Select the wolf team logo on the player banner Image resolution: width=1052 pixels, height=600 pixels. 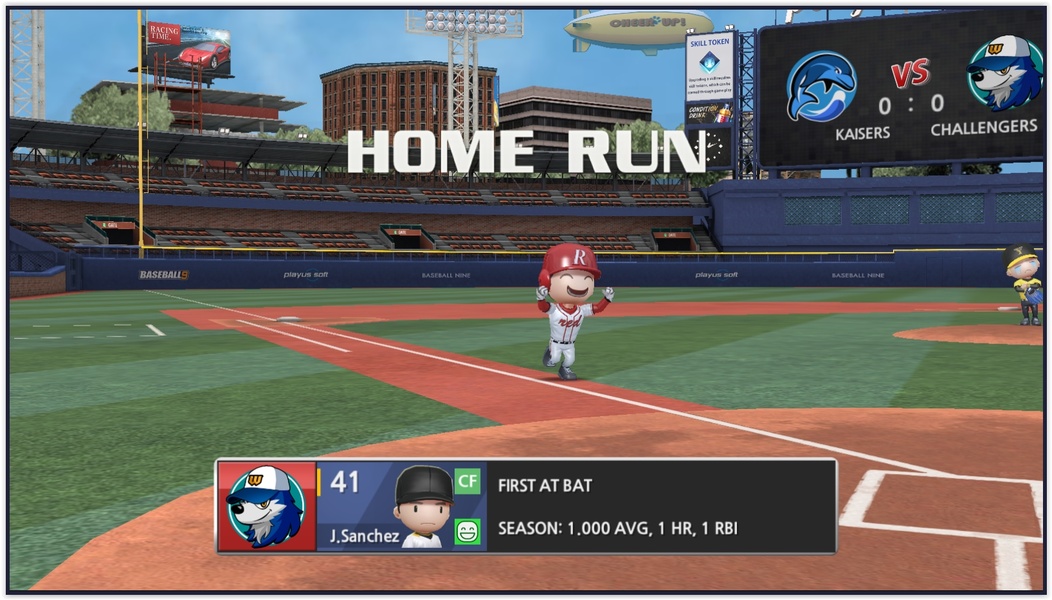[265, 507]
